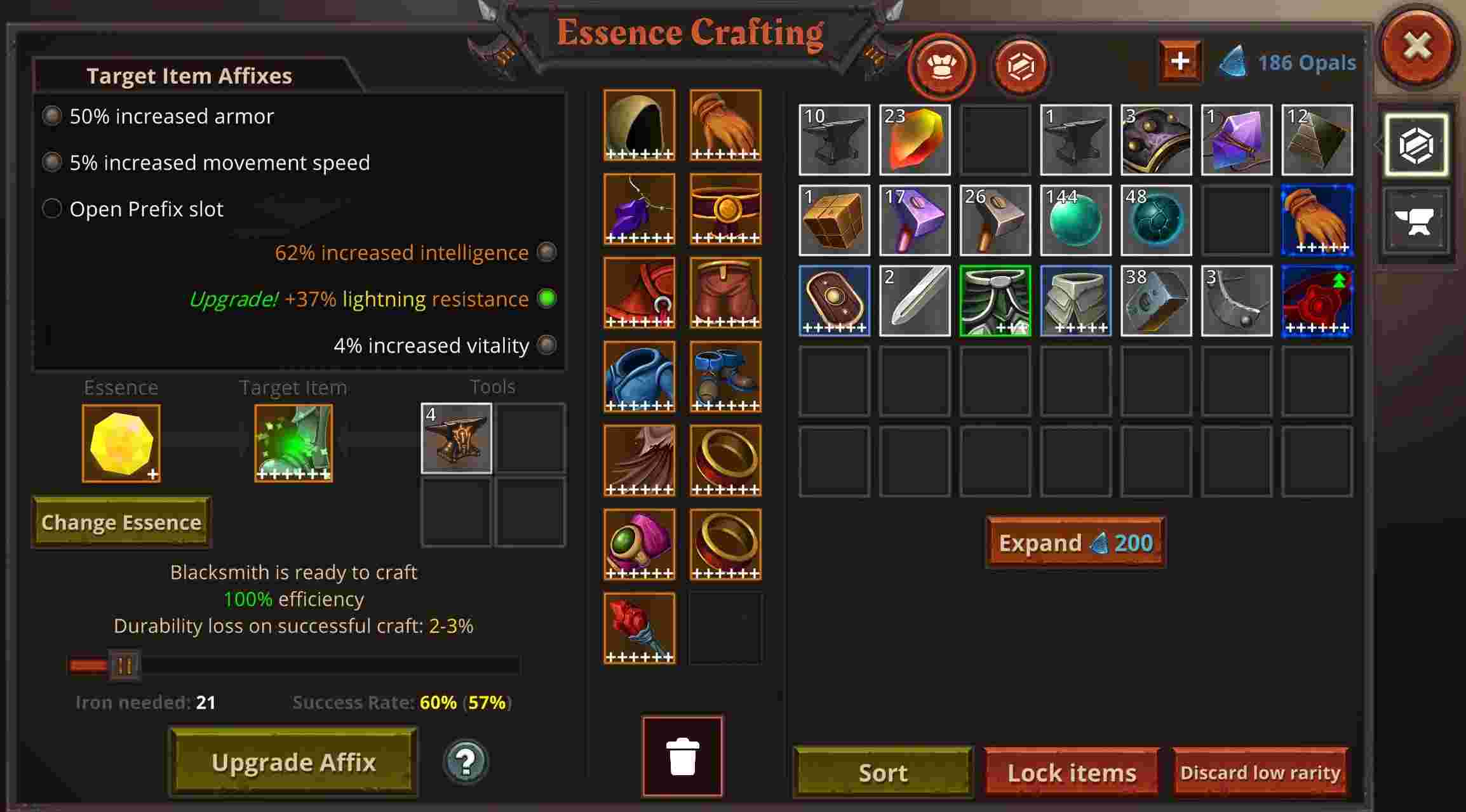Click the anvil tool slot
1466x812 pixels.
click(457, 438)
